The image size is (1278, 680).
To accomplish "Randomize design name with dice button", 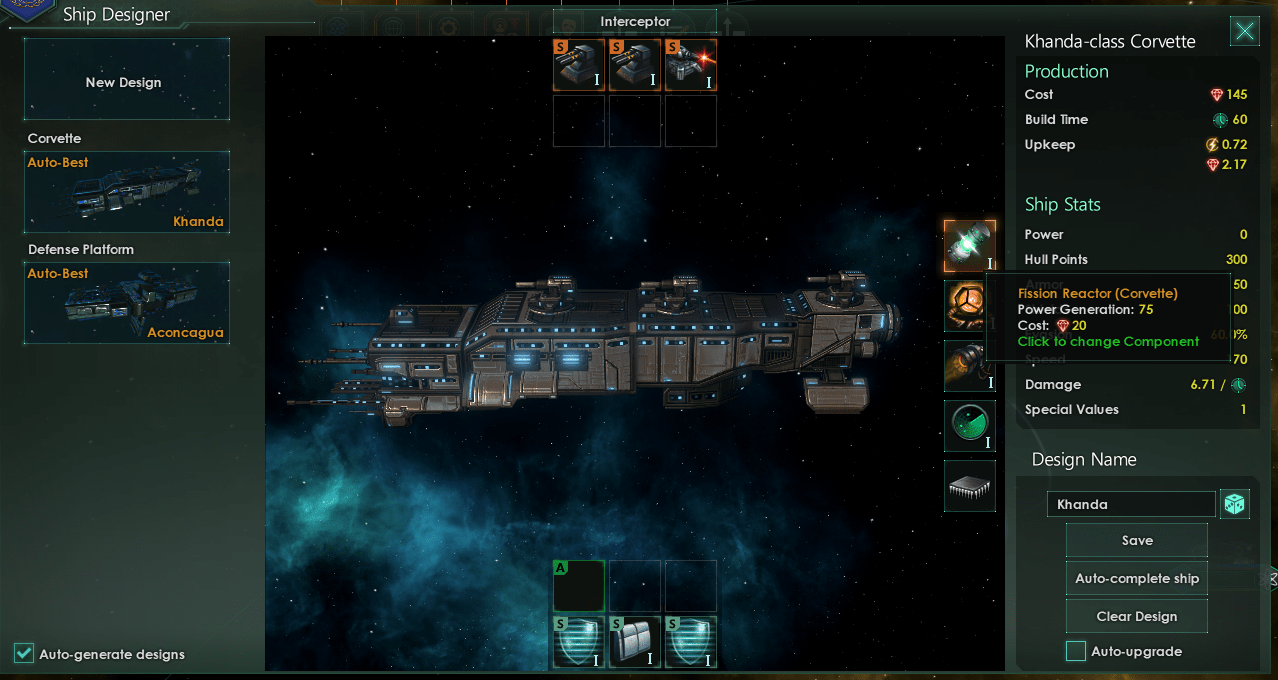I will click(1235, 504).
